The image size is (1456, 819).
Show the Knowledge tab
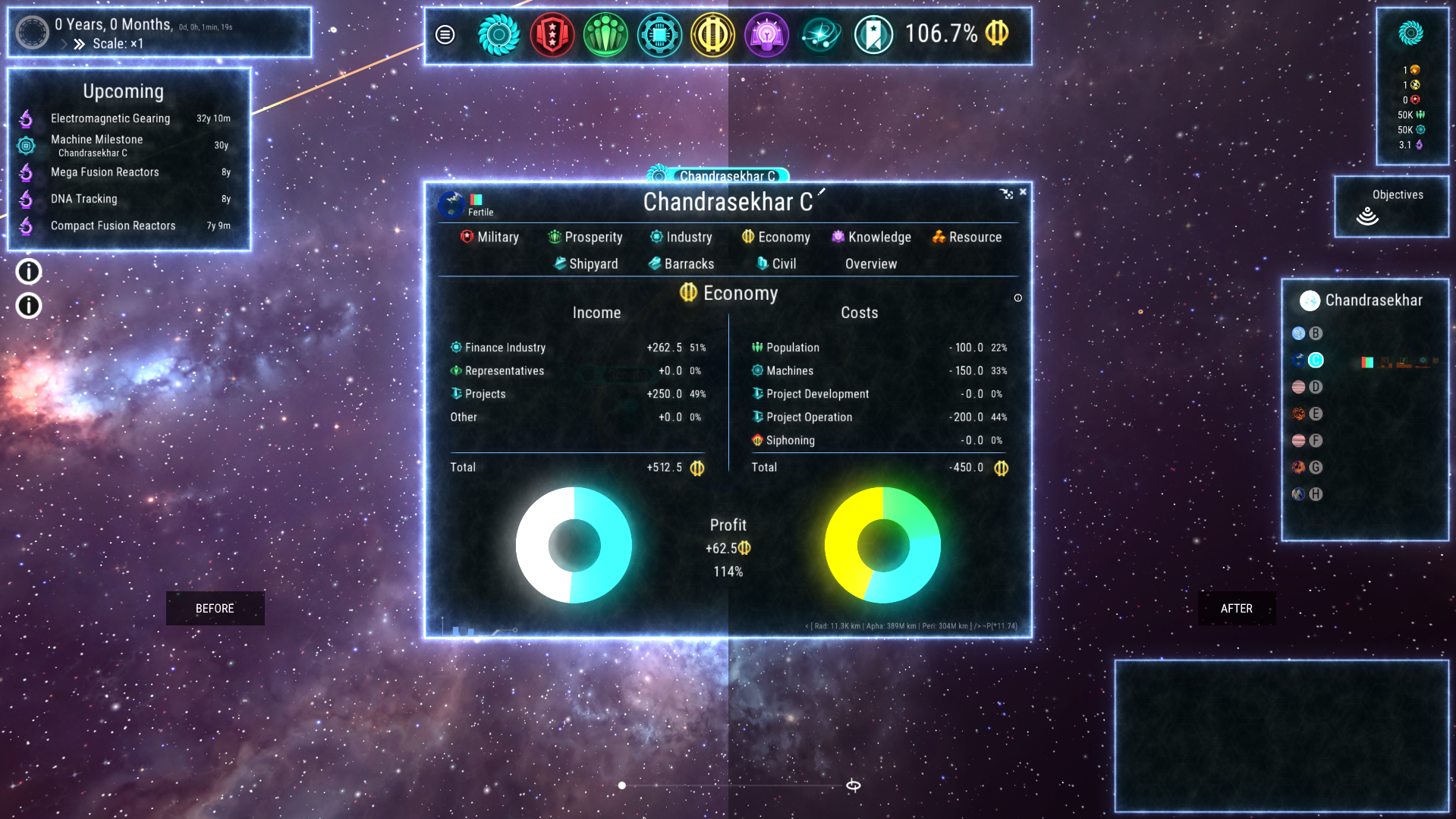coord(871,238)
